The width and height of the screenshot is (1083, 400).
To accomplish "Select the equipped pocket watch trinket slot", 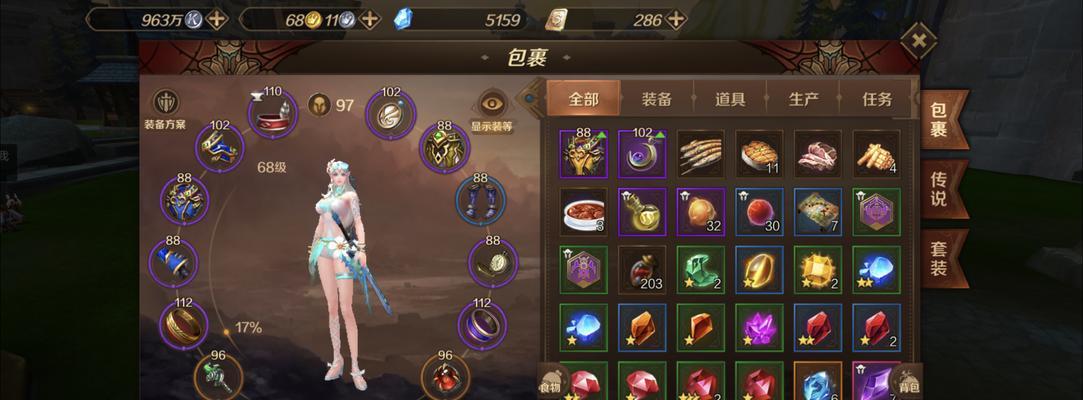I will pyautogui.click(x=492, y=262).
